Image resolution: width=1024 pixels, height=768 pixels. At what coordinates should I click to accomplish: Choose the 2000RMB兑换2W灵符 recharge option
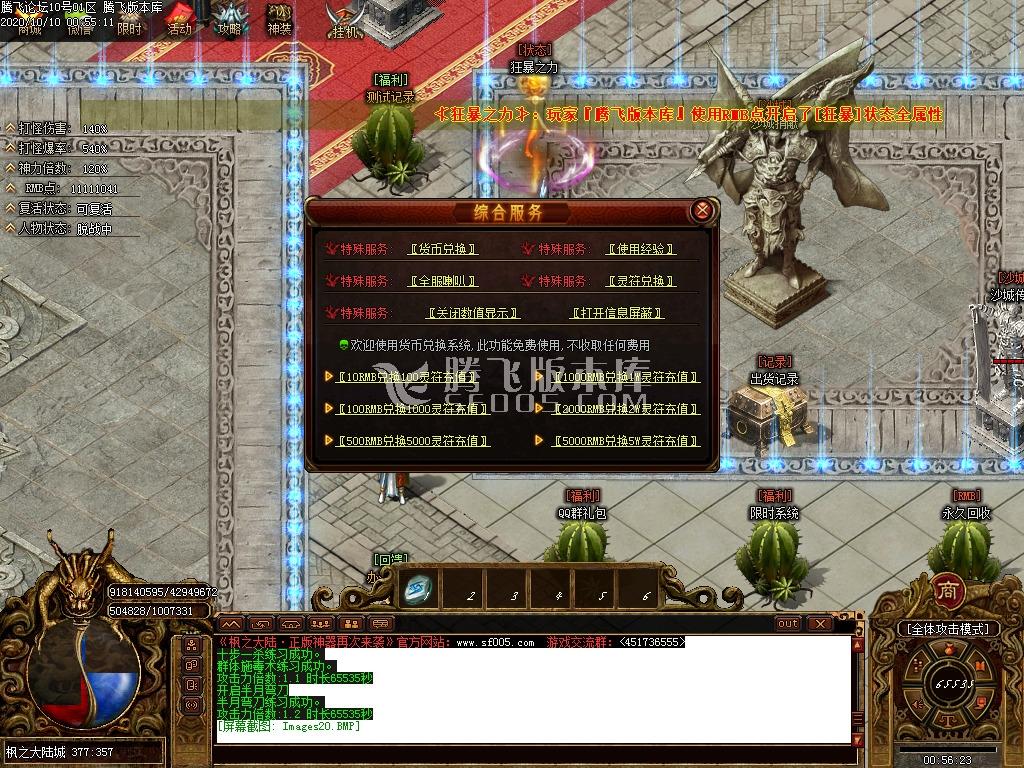tap(625, 409)
